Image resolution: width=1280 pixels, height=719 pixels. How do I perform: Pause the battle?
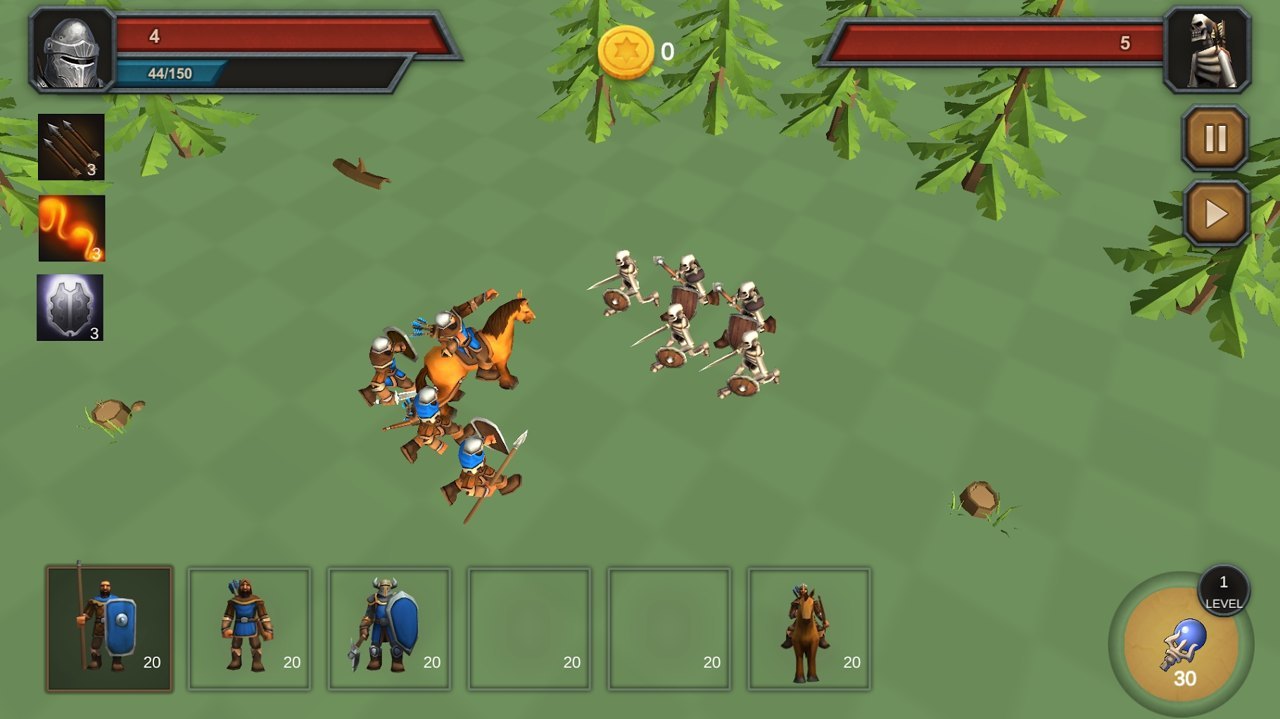click(1215, 138)
